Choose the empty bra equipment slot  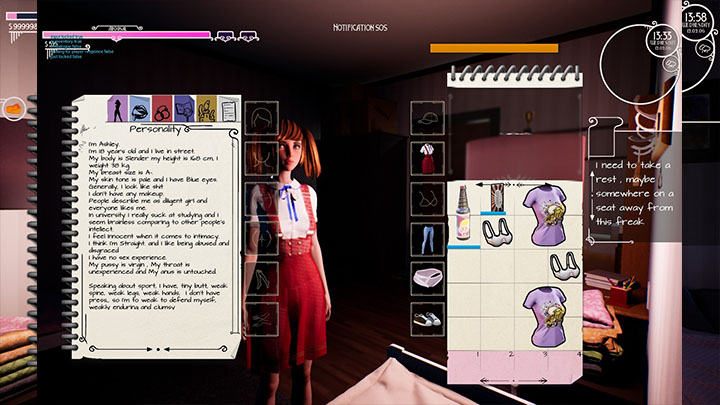click(428, 196)
